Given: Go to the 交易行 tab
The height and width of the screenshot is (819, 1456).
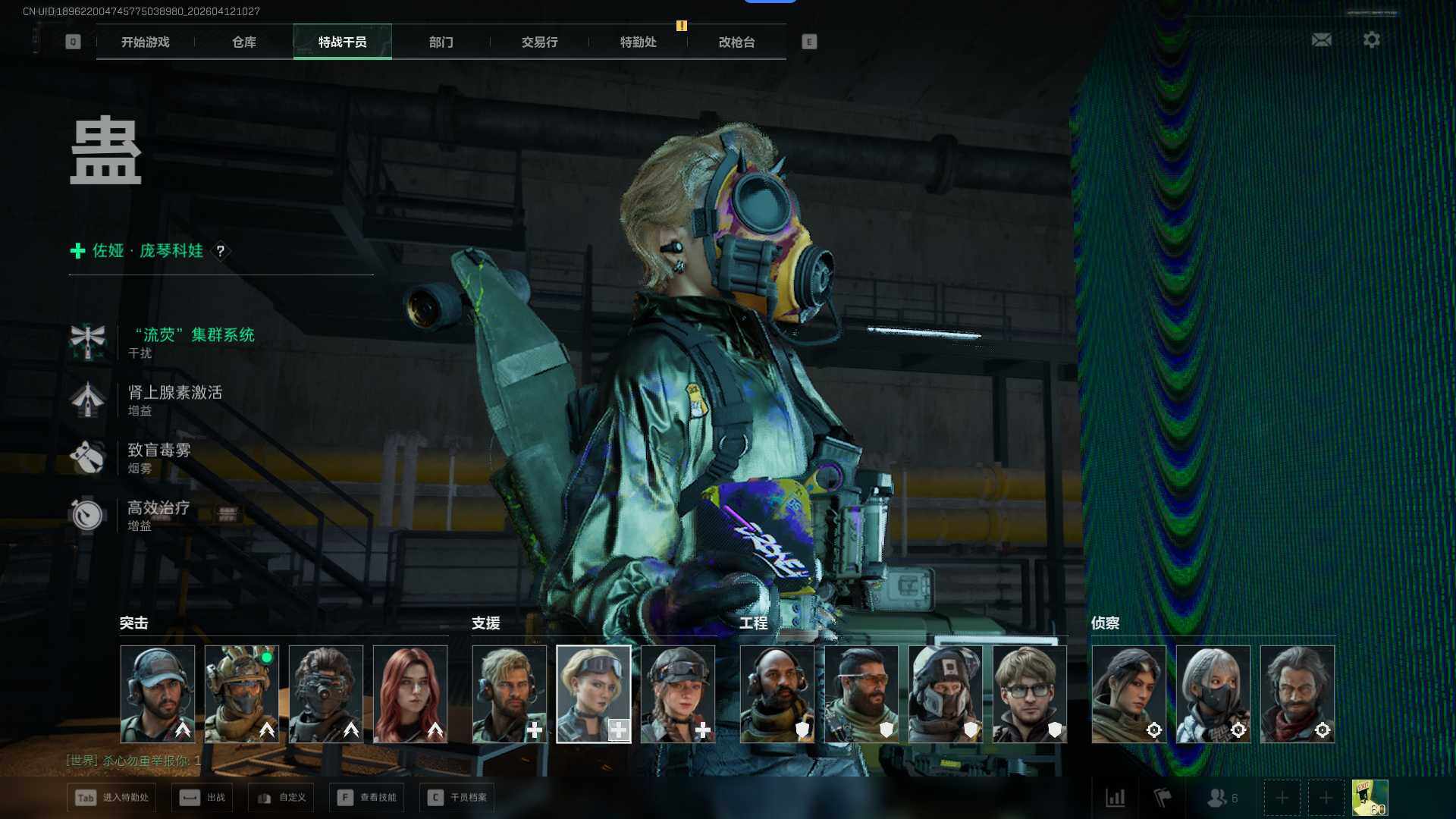Looking at the screenshot, I should tap(539, 42).
